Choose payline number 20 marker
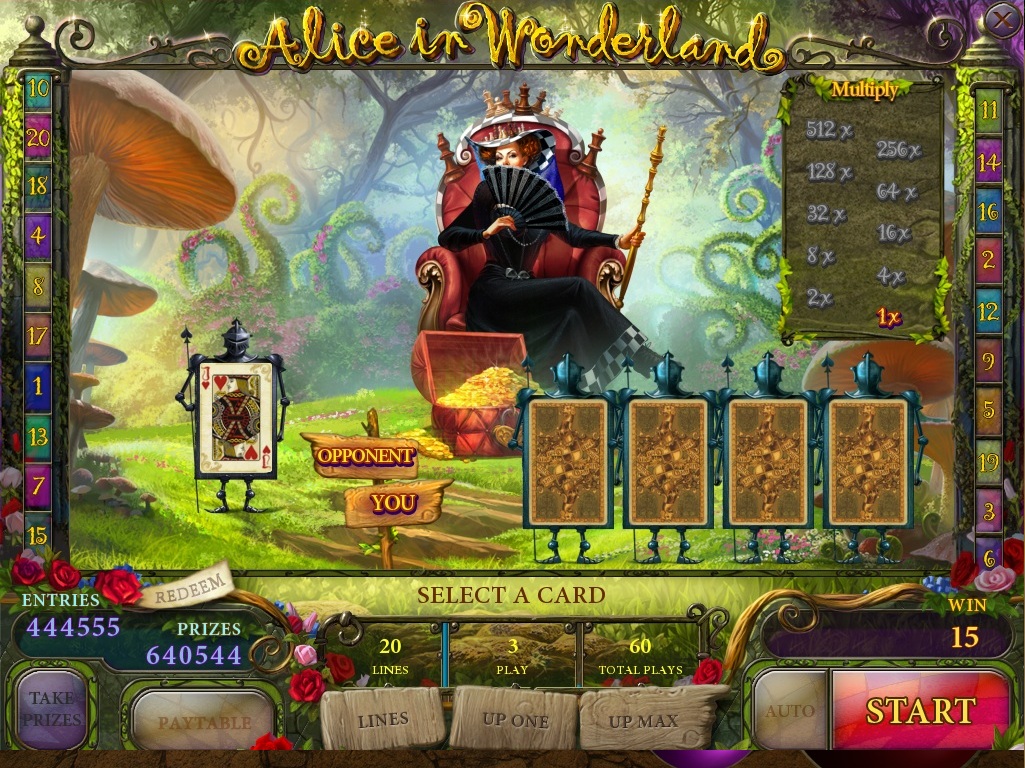This screenshot has height=768, width=1025. click(38, 138)
